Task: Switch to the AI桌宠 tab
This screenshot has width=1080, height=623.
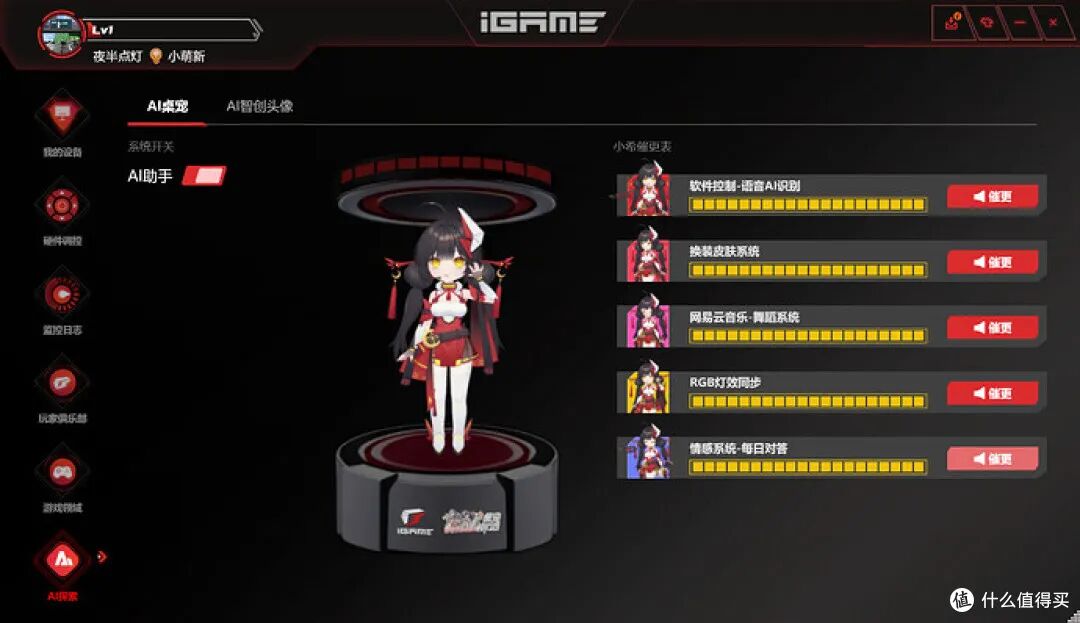Action: (167, 106)
